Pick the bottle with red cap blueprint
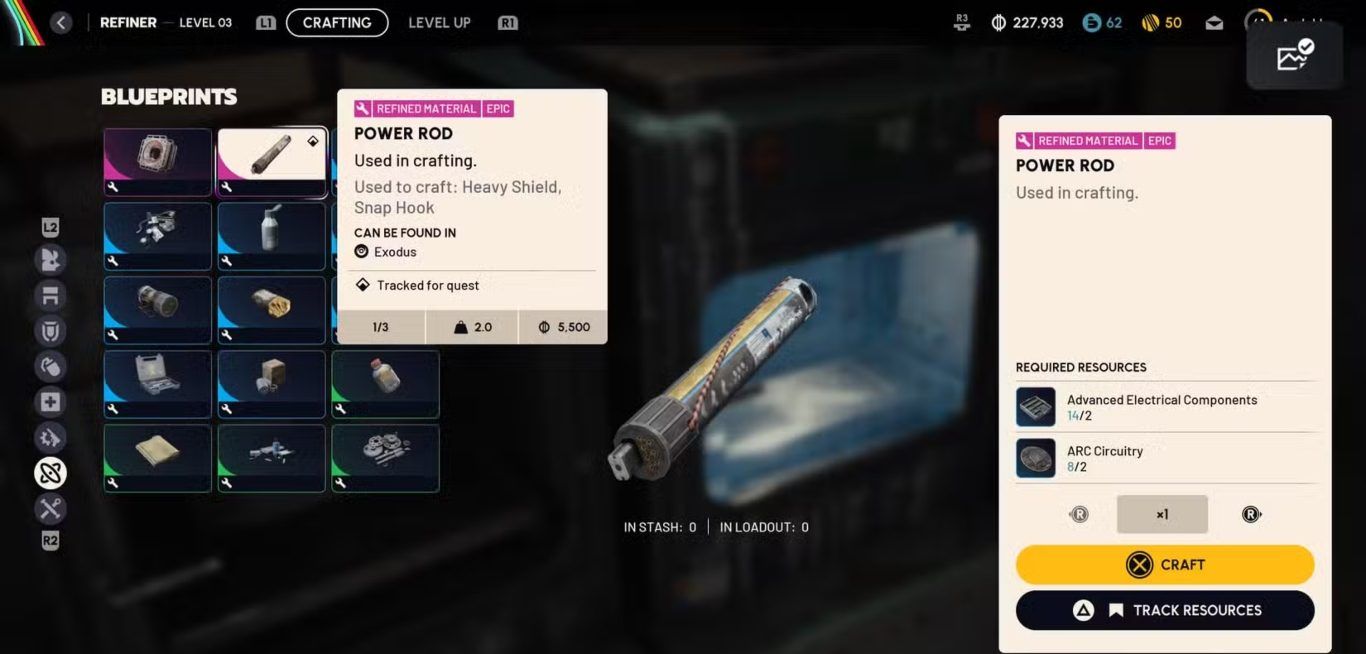The width and height of the screenshot is (1366, 654). 385,384
